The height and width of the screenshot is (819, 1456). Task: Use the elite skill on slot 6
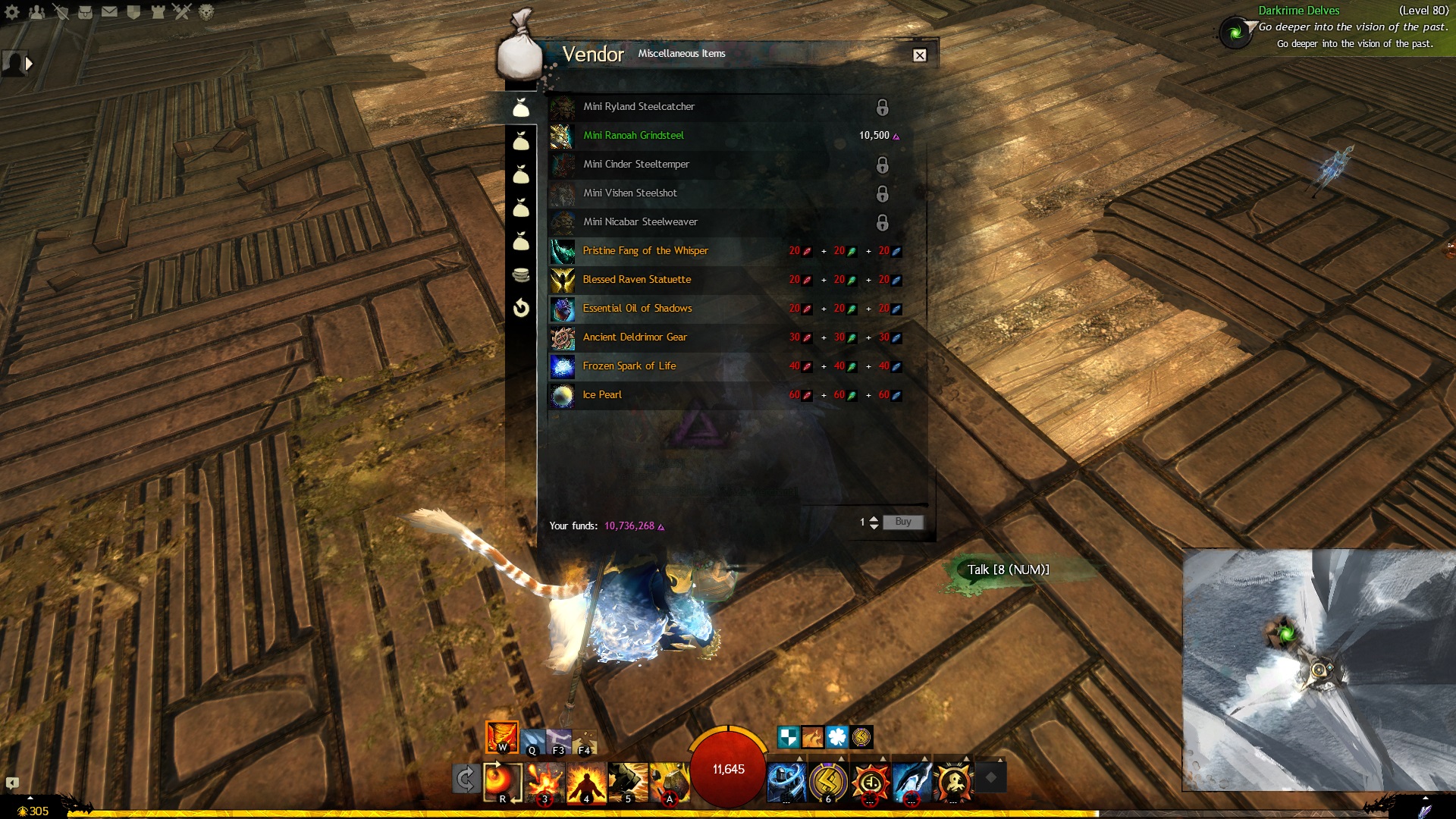pyautogui.click(x=828, y=781)
